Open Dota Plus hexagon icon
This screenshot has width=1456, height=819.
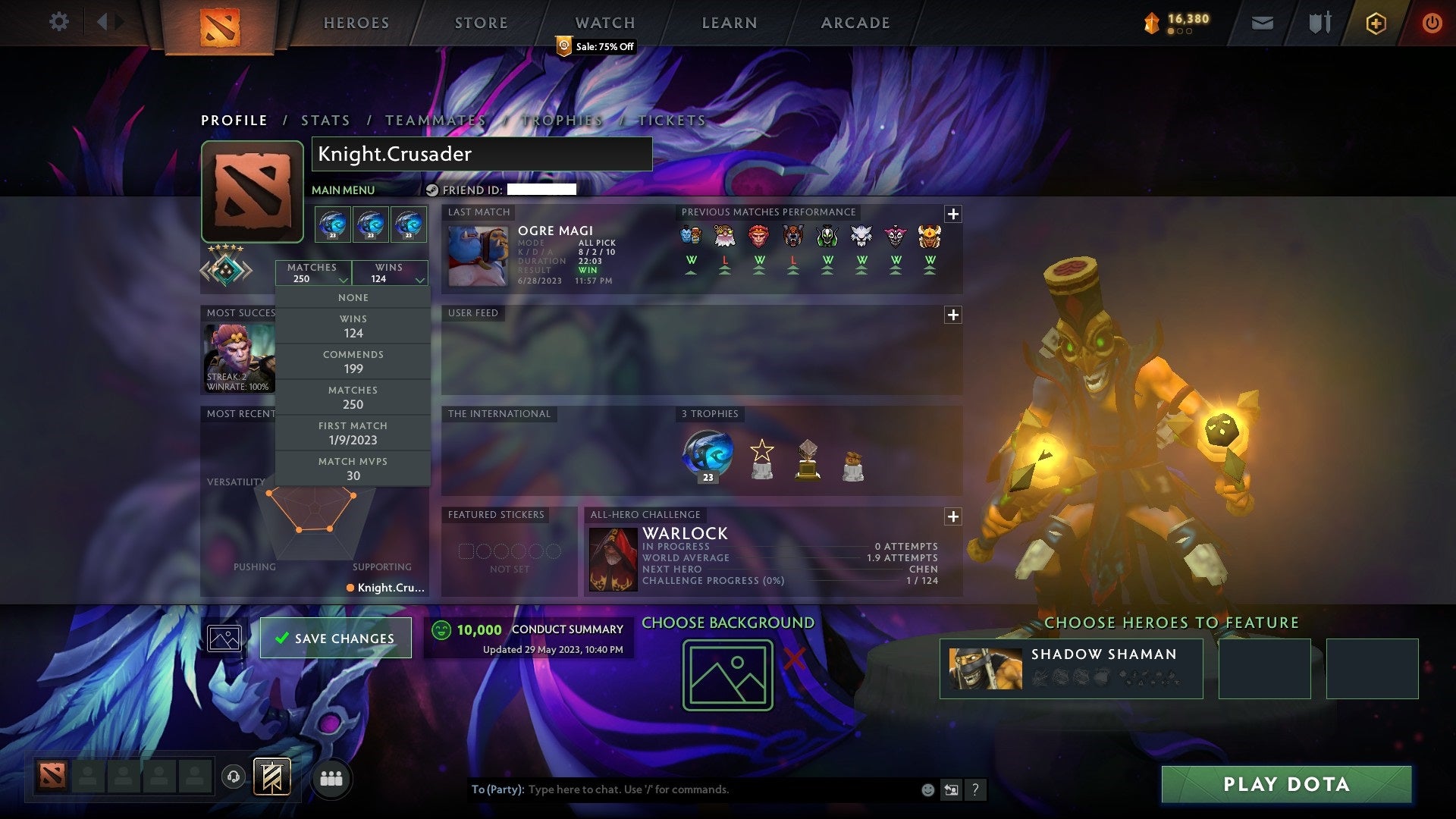(1376, 22)
